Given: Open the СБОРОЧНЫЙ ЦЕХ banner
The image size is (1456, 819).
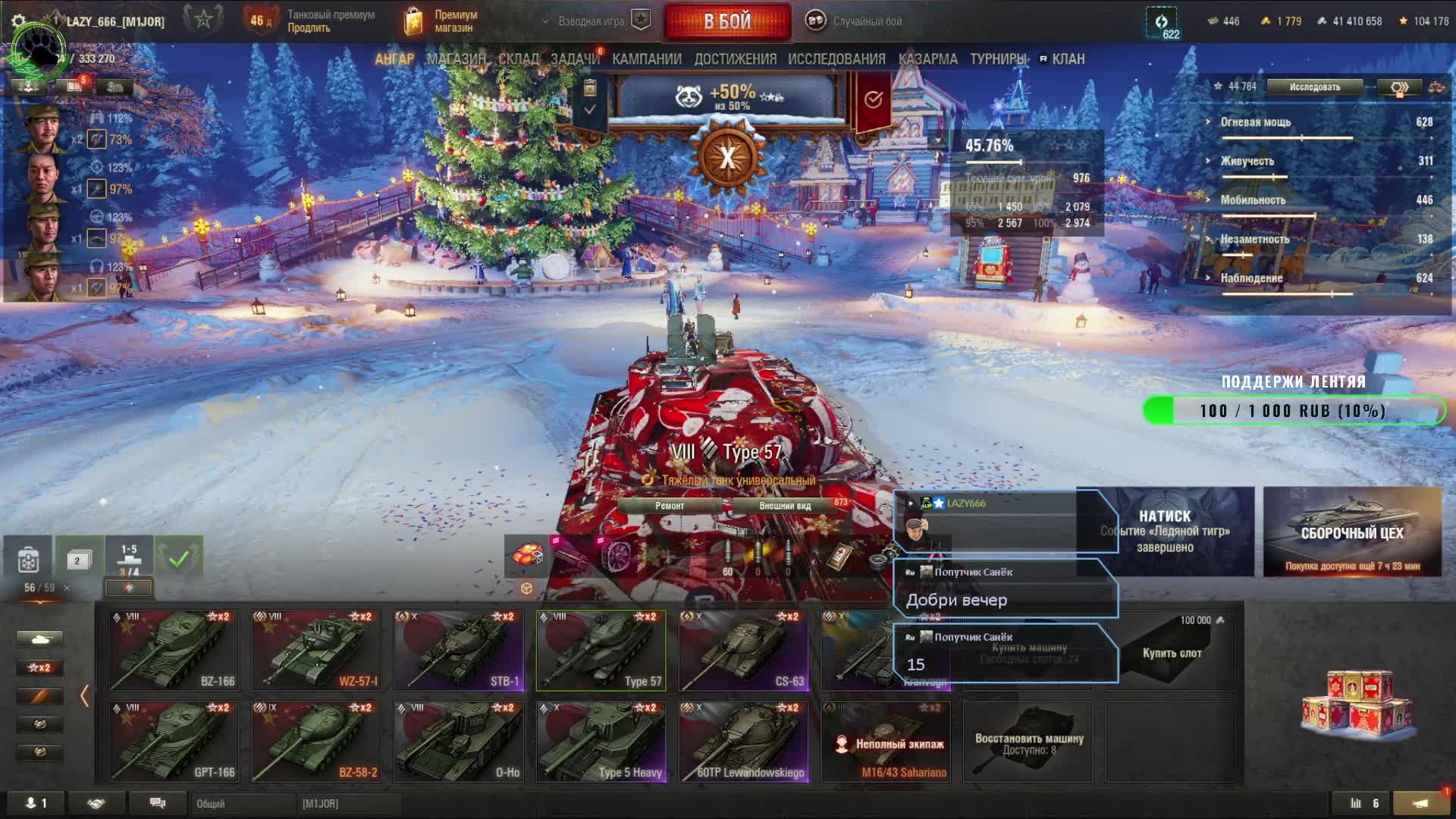Looking at the screenshot, I should pos(1352,532).
